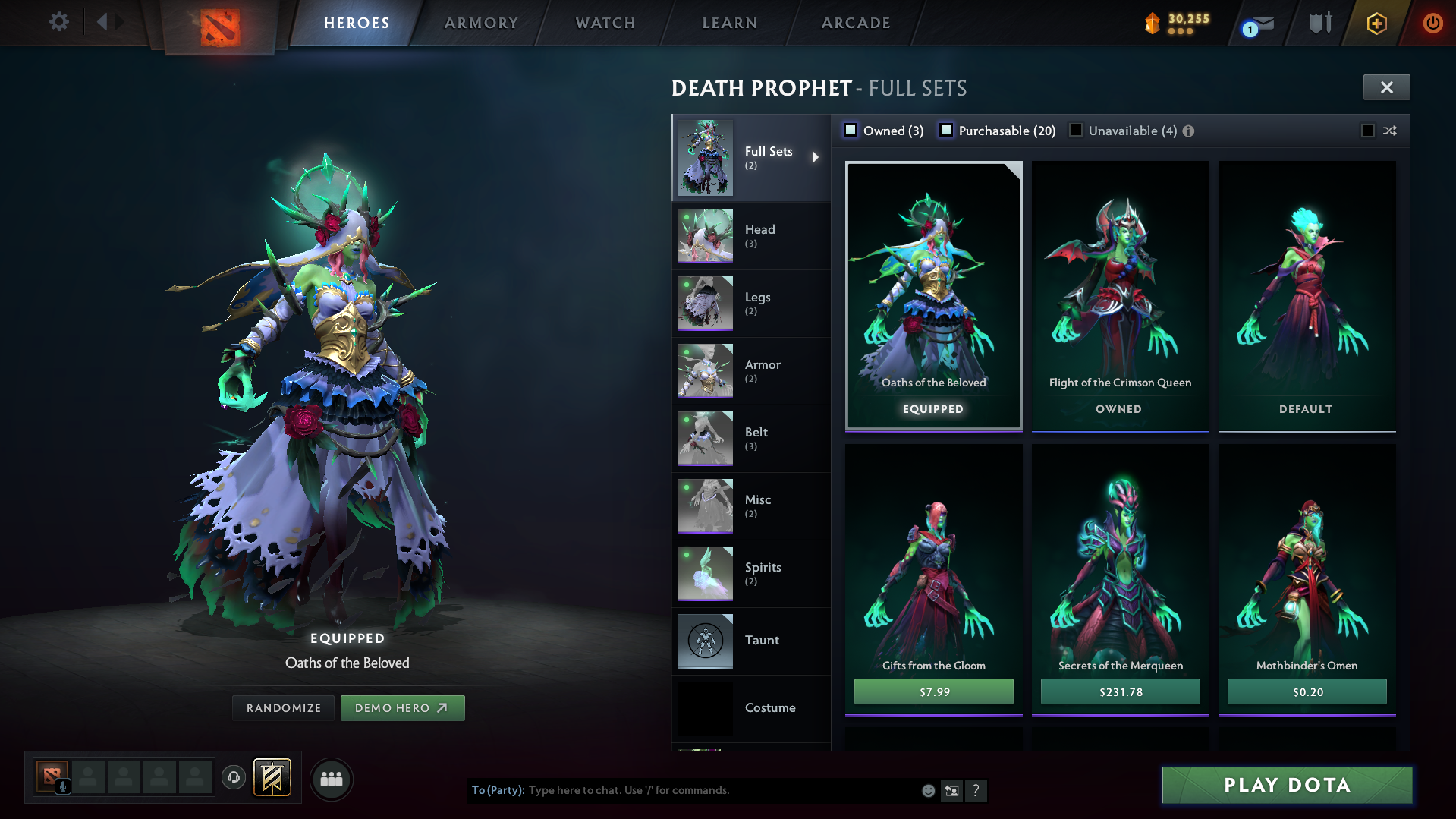
Task: Open the settings gear icon
Action: coord(58,22)
